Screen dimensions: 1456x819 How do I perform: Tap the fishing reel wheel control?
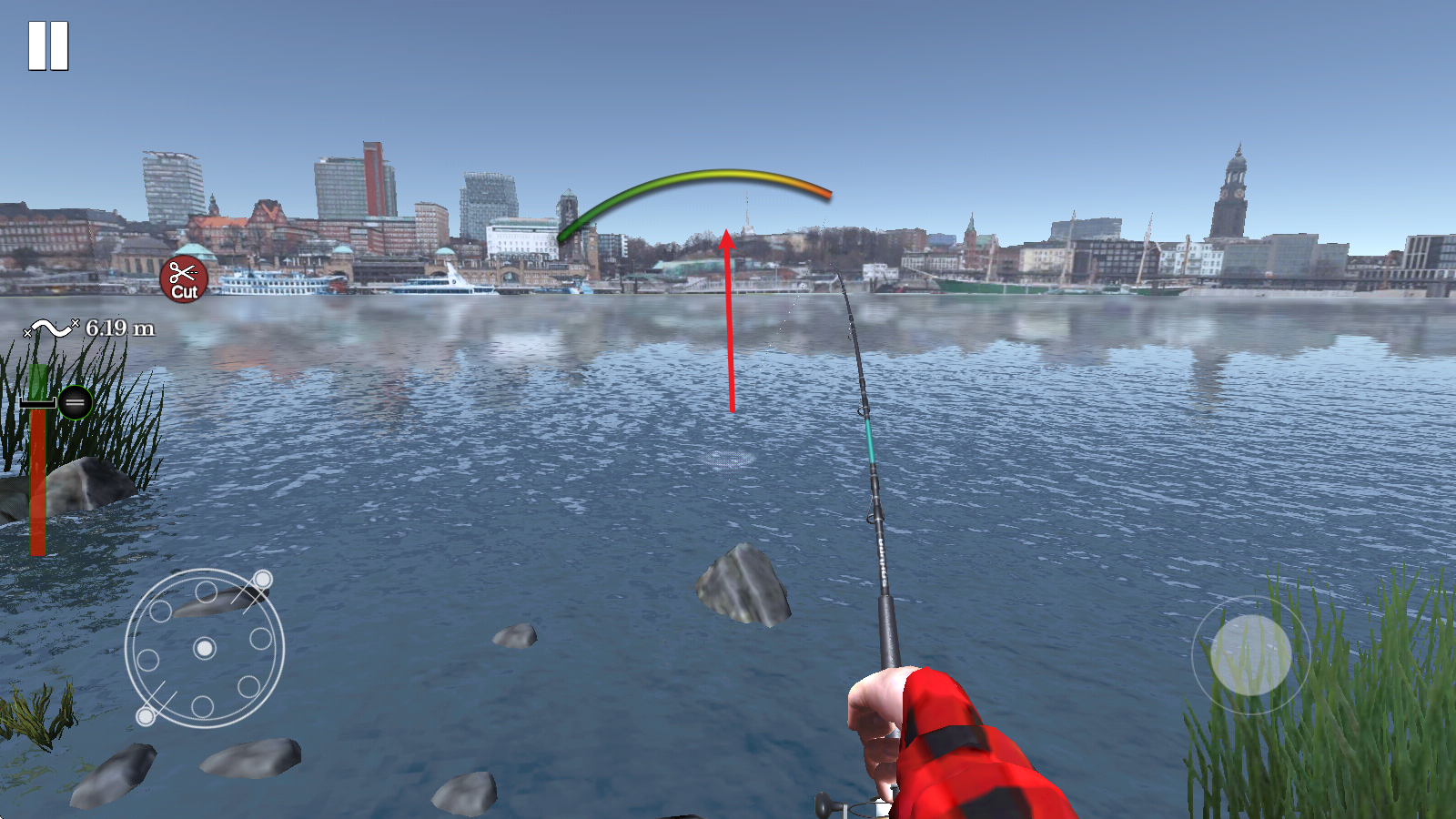click(x=205, y=648)
